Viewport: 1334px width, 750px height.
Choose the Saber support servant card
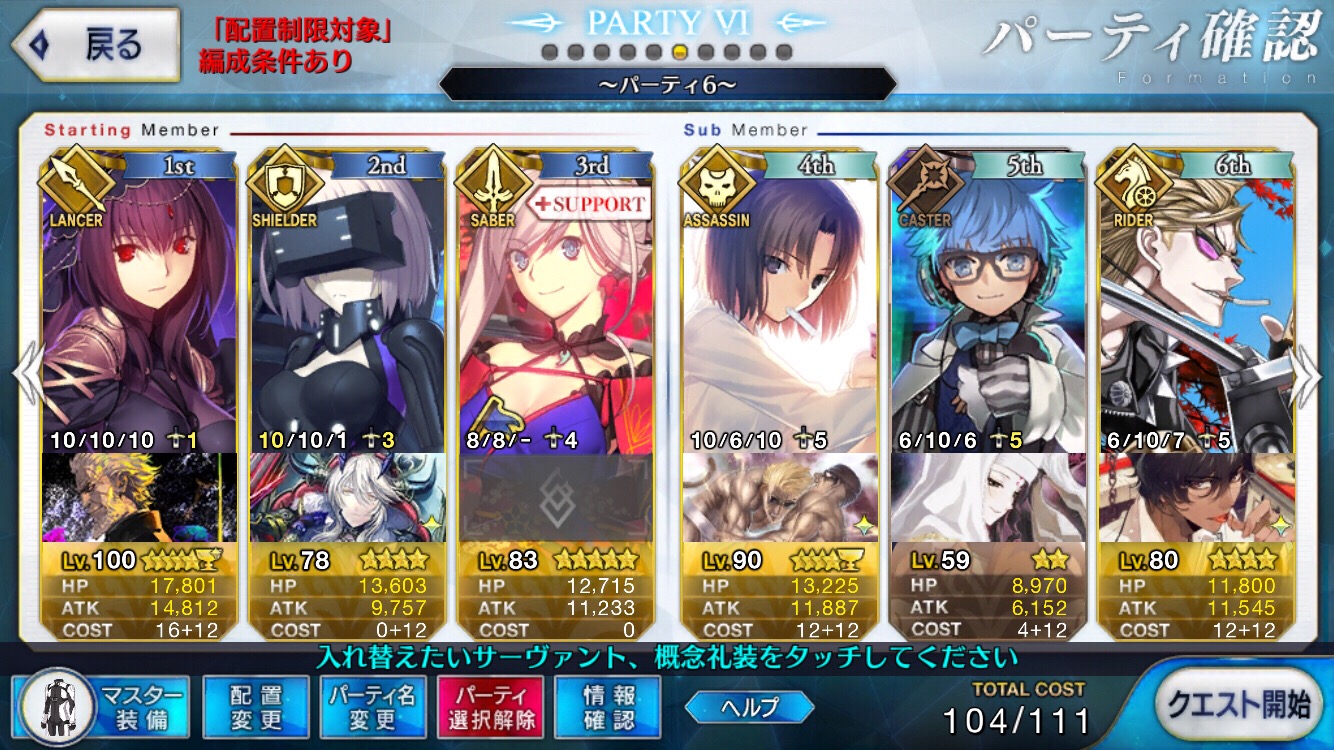click(556, 300)
